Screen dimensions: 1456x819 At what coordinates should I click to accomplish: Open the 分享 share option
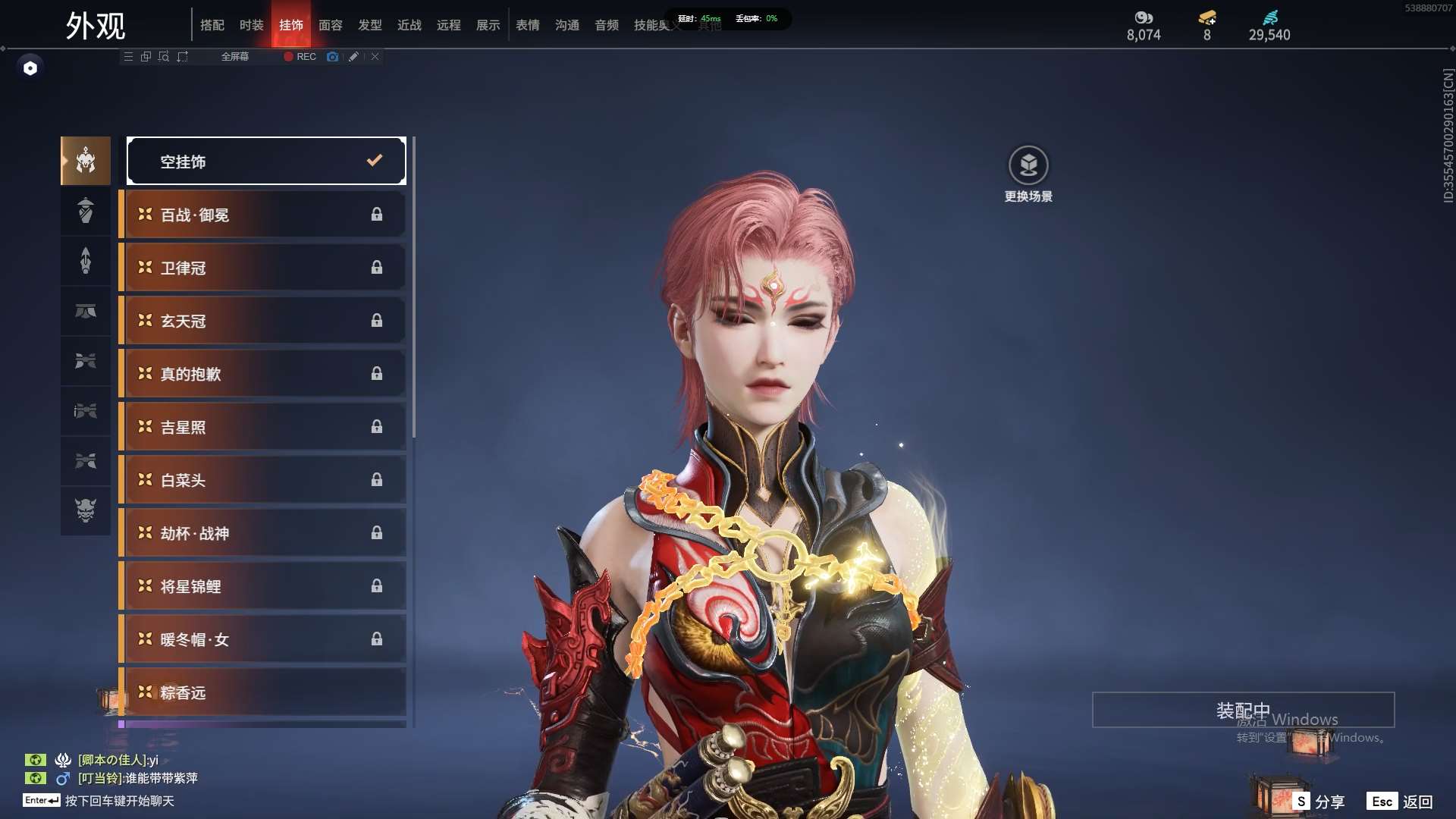[1320, 802]
